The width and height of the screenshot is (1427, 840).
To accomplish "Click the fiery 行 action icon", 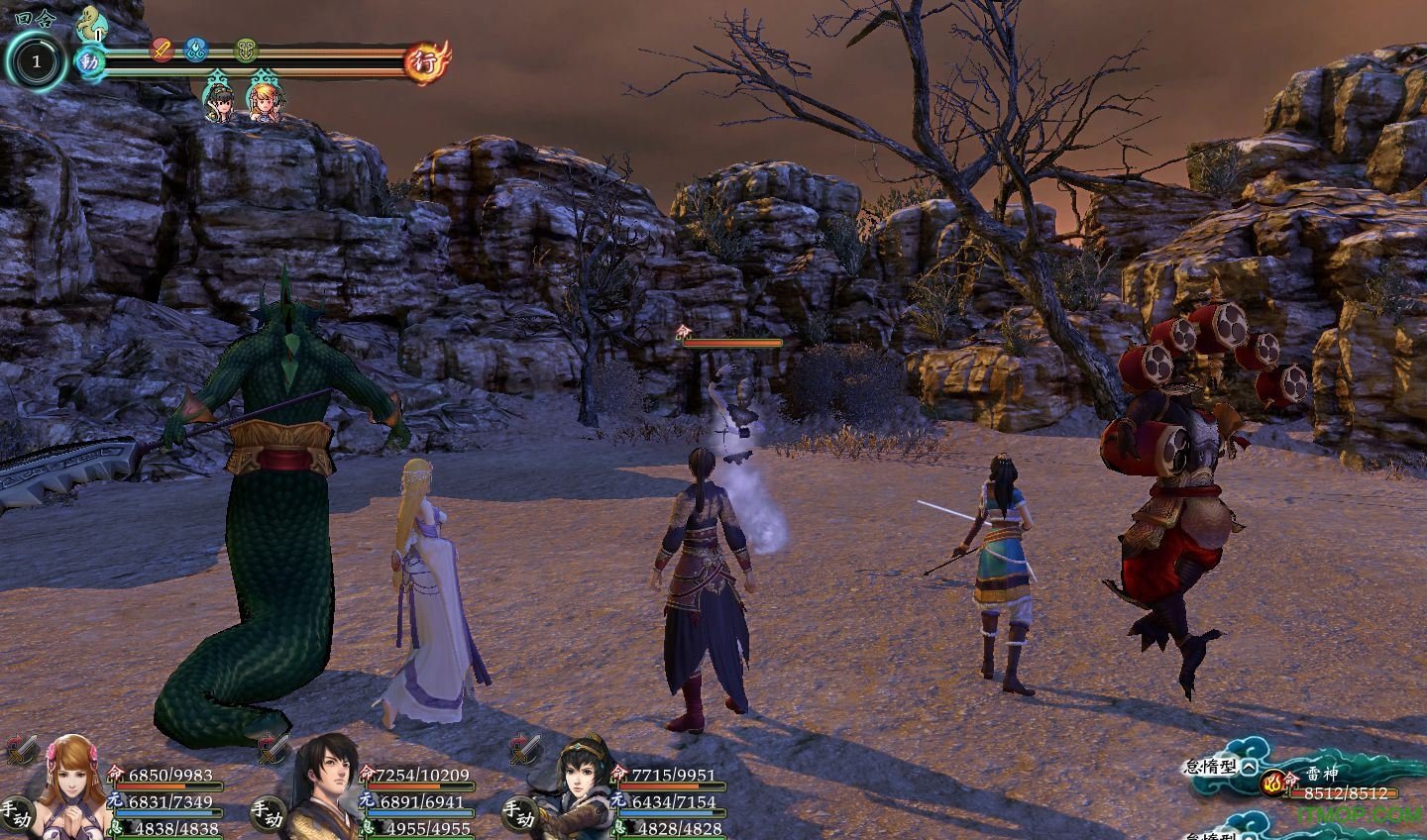I will pyautogui.click(x=429, y=60).
